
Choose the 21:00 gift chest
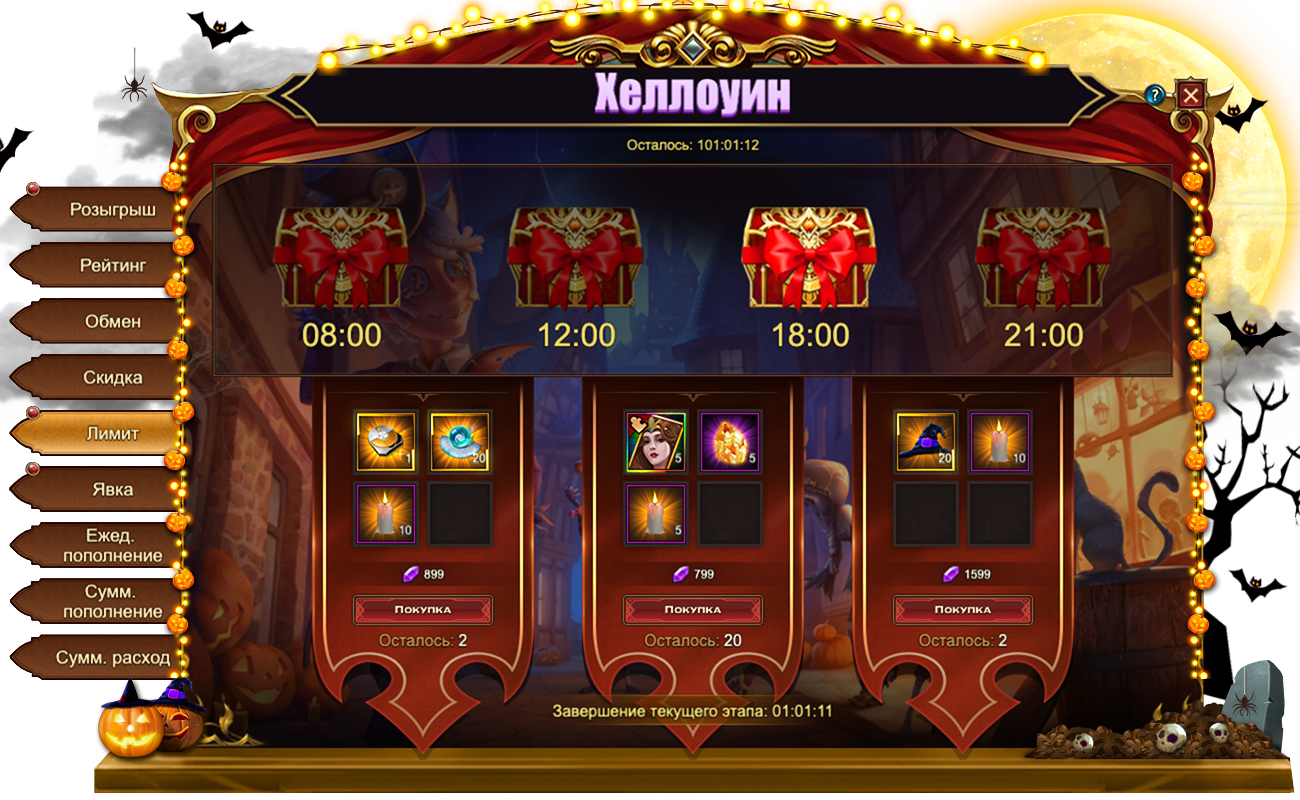[x=1044, y=258]
